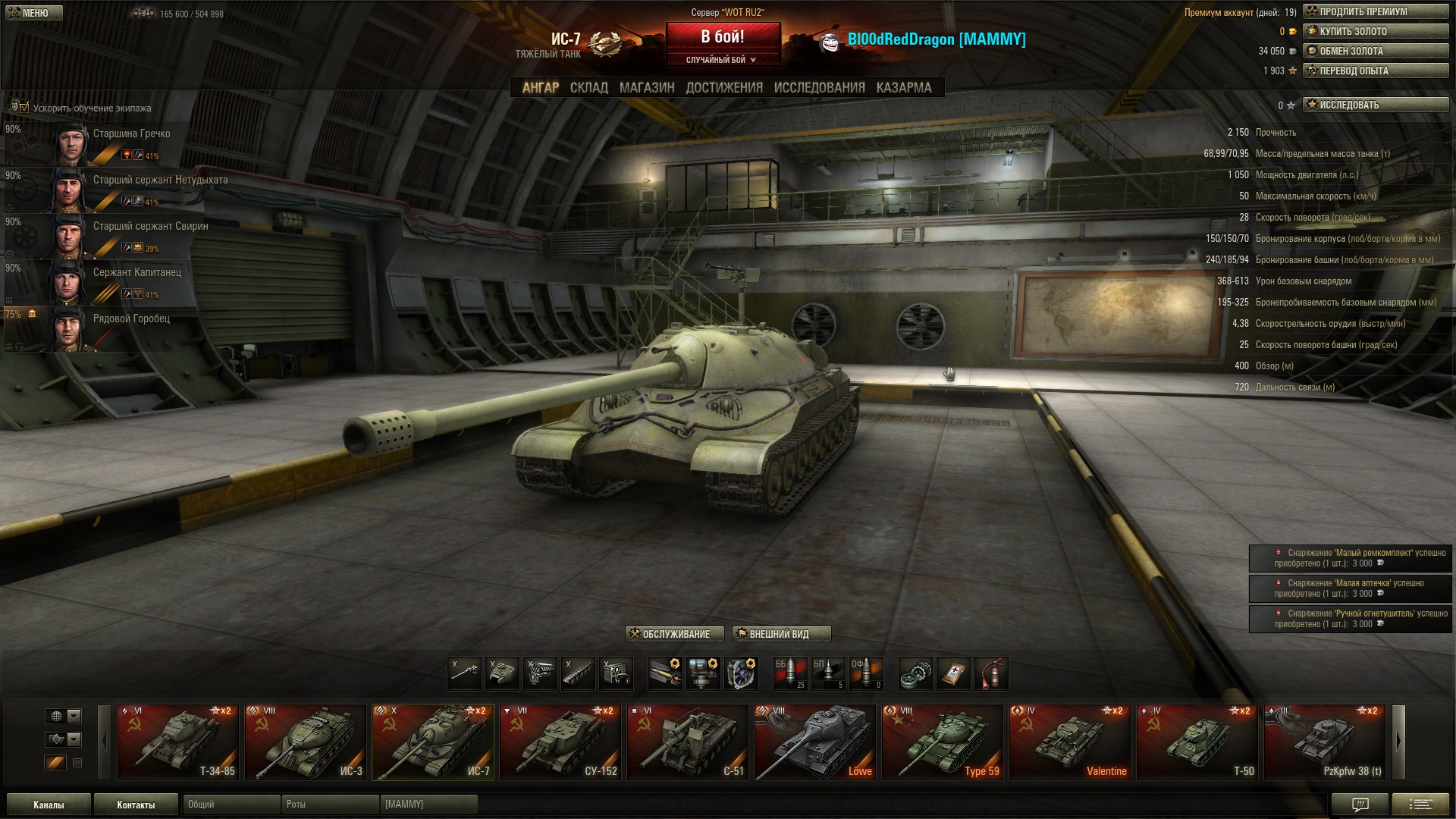Open the Казарма tab

coord(903,88)
